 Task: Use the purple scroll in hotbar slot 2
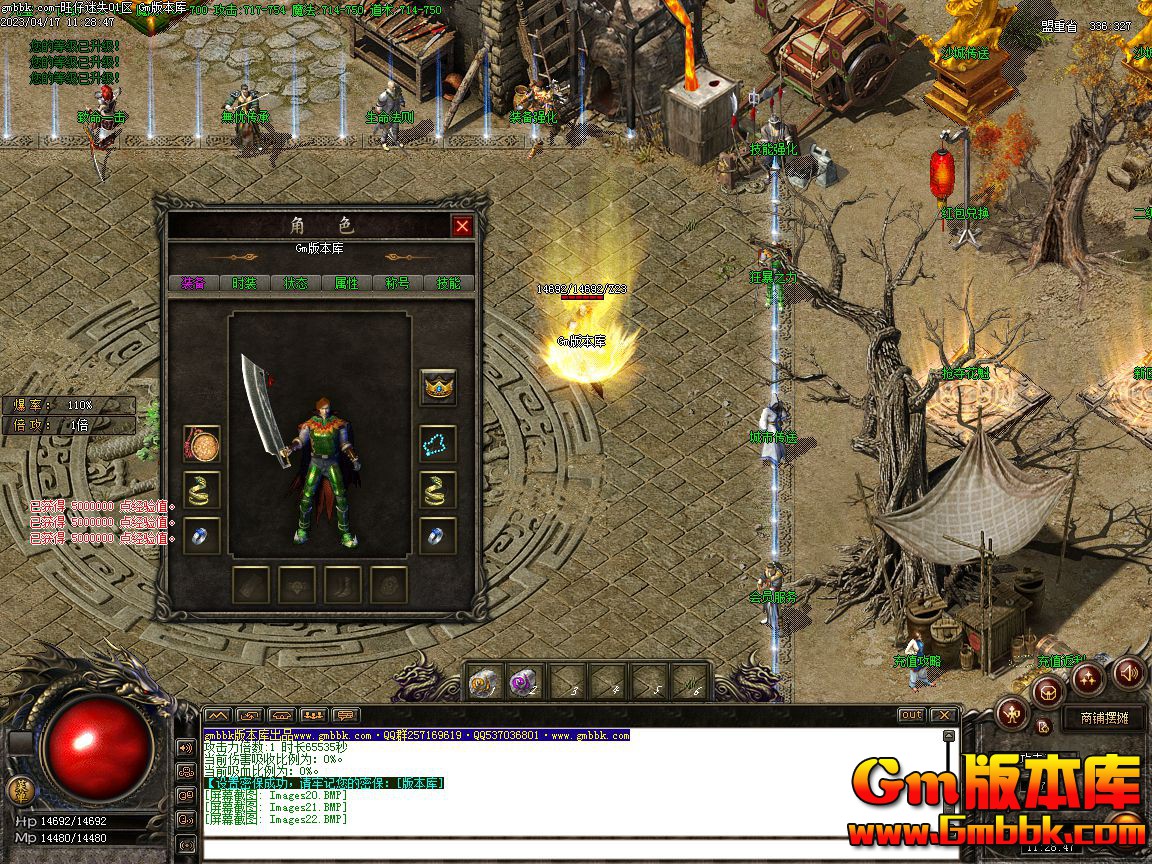(x=523, y=682)
